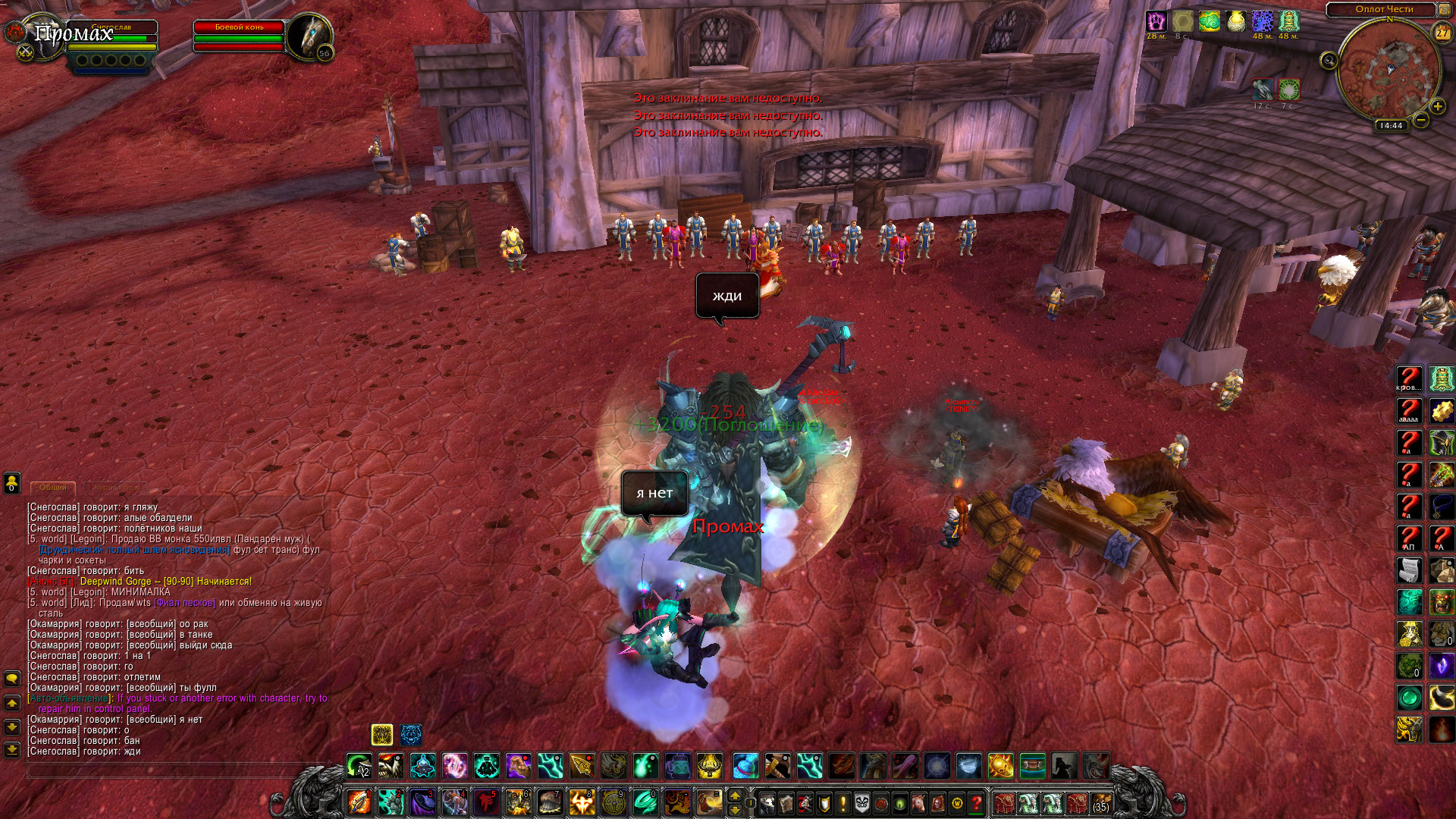The image size is (1456, 819).
Task: Click the purple paw buff icon
Action: click(x=1156, y=21)
